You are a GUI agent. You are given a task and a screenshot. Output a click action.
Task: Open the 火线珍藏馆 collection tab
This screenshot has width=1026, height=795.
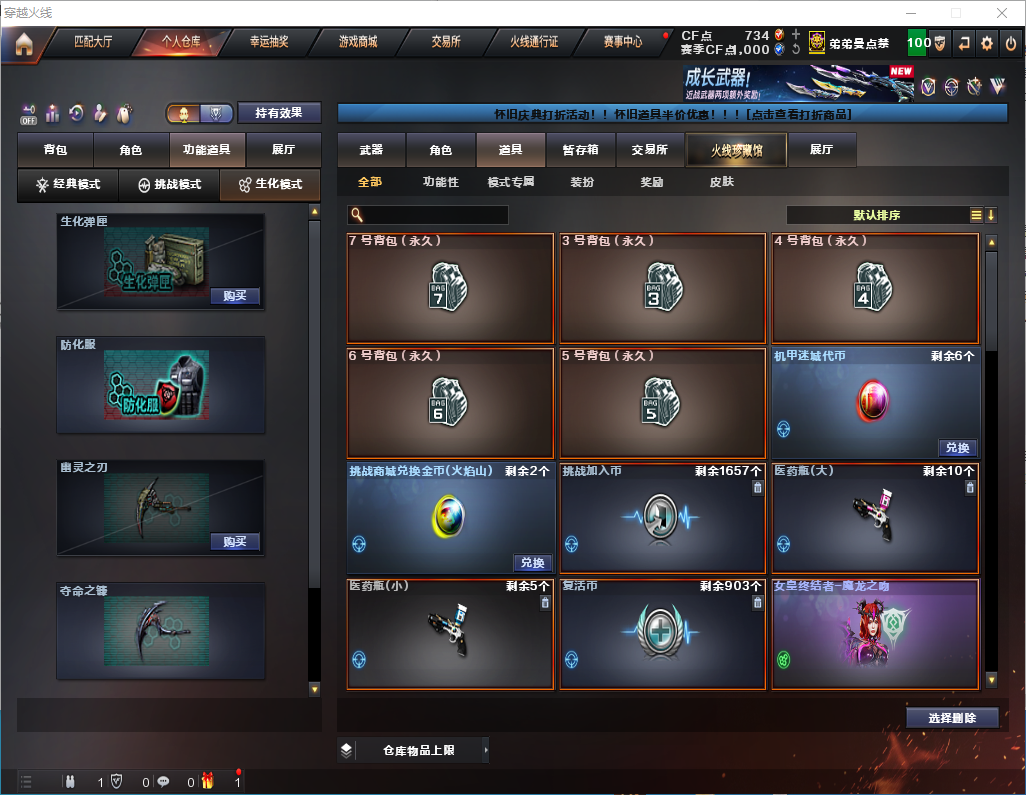pyautogui.click(x=736, y=150)
